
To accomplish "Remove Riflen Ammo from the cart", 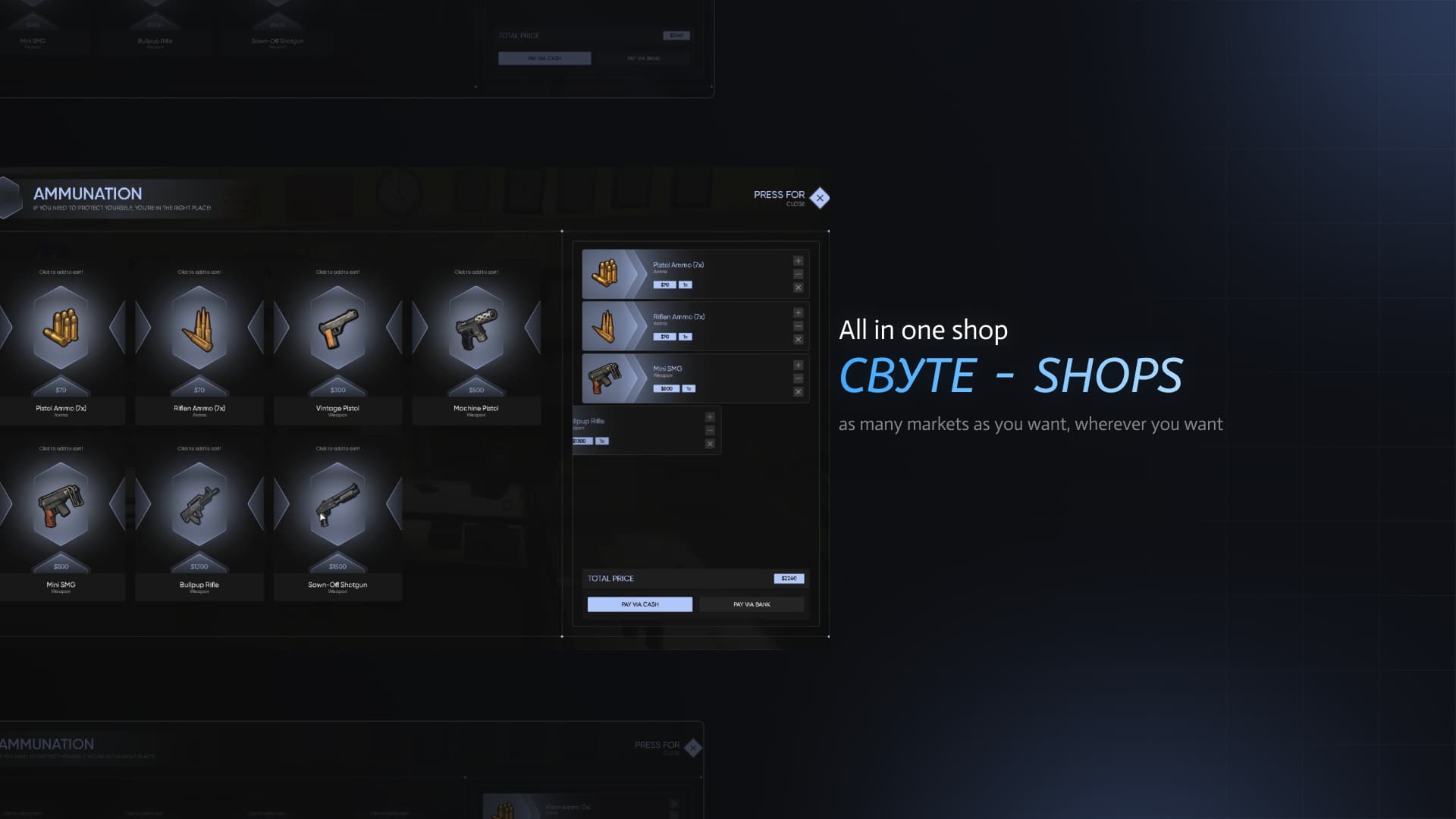I will click(798, 339).
